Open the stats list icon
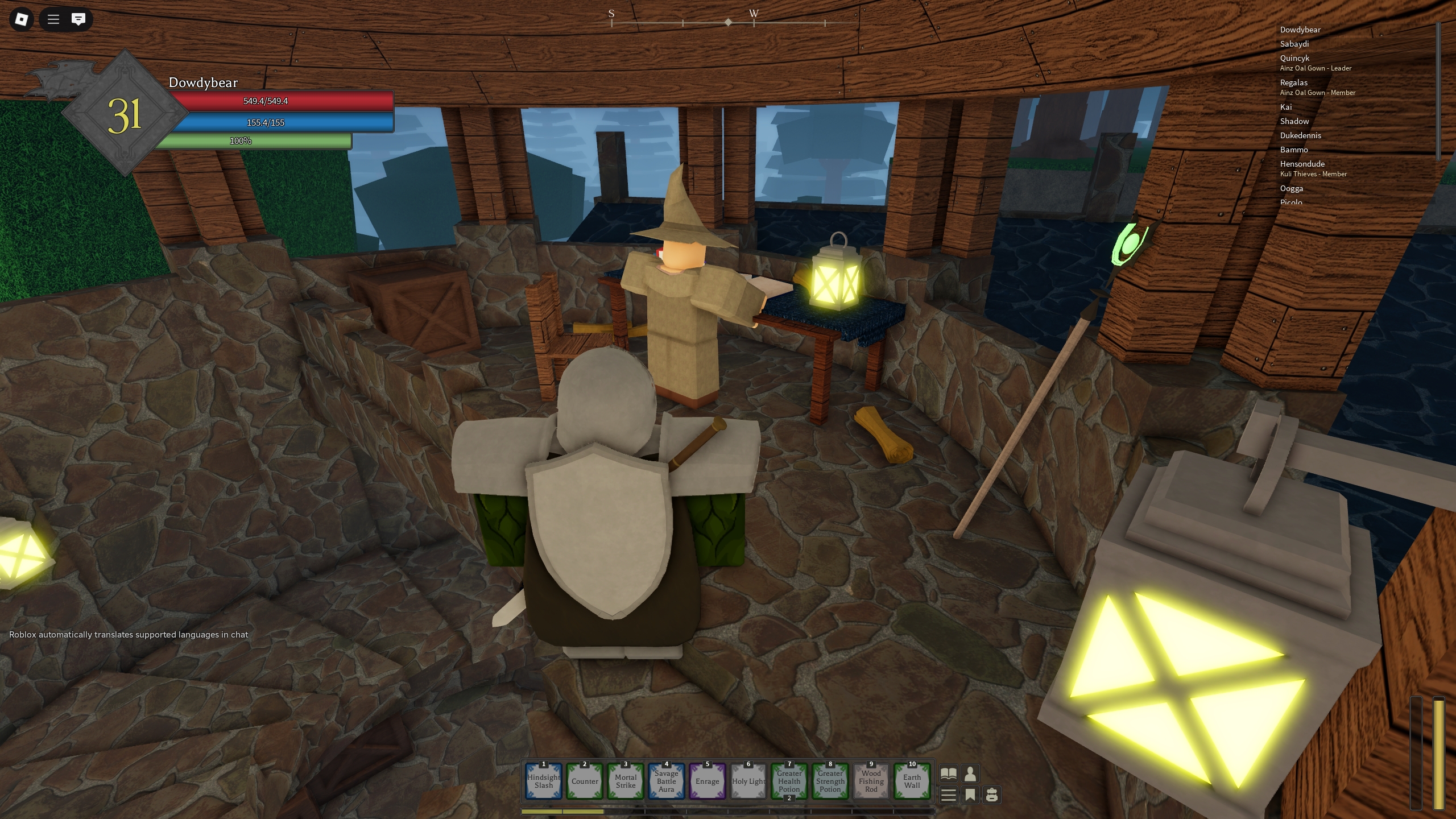 pyautogui.click(x=948, y=795)
